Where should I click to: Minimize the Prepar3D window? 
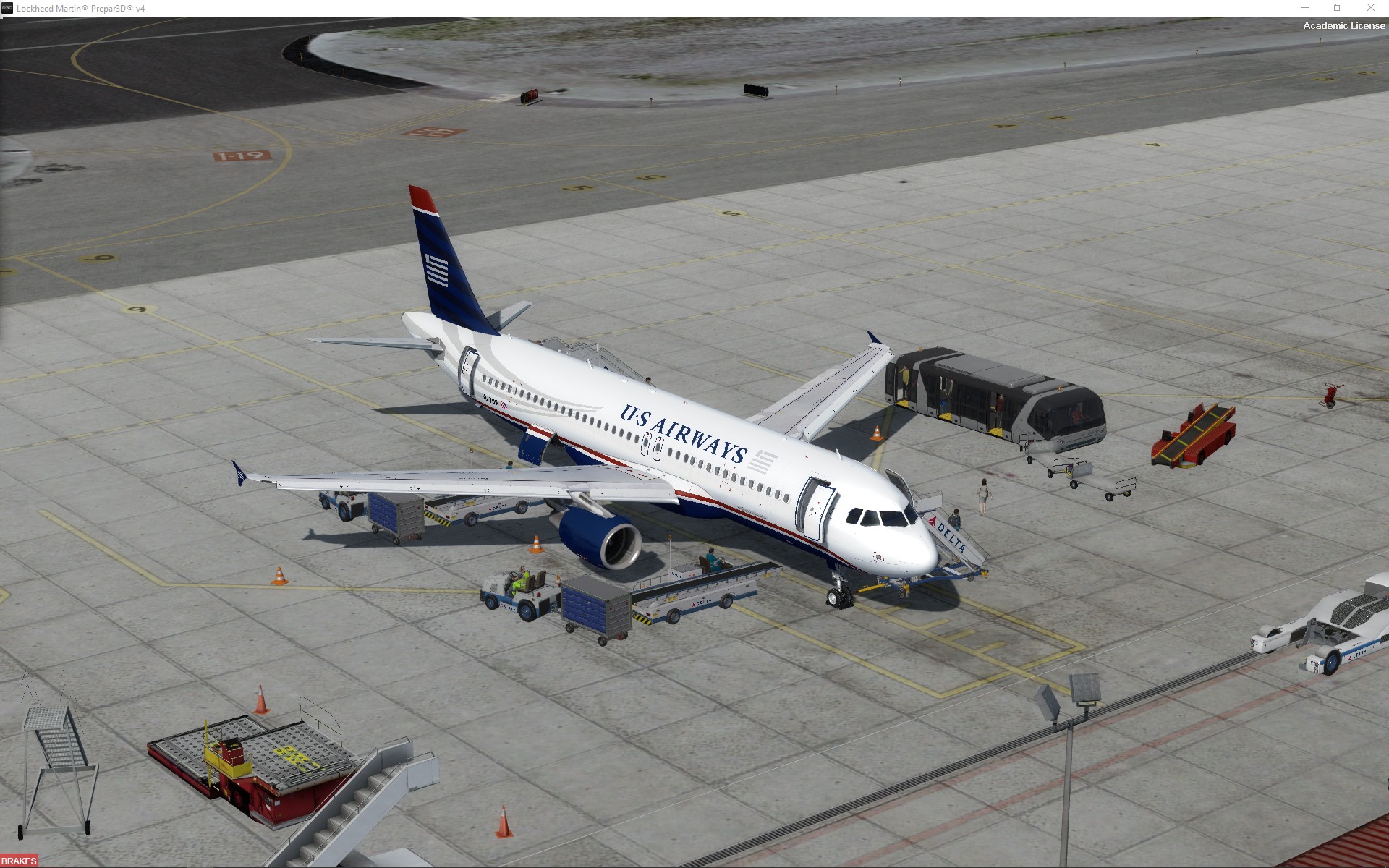[1305, 8]
